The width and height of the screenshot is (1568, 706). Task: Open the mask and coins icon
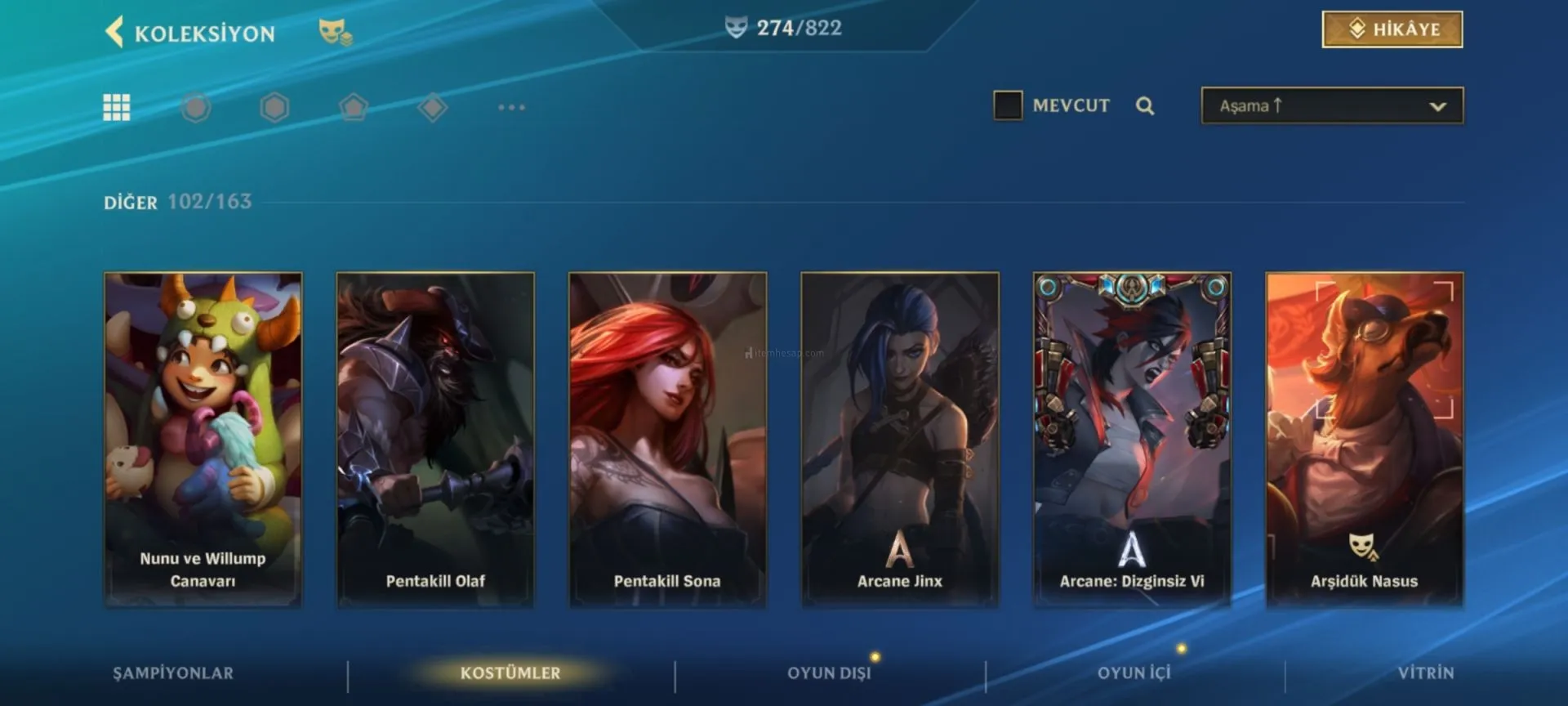(335, 33)
